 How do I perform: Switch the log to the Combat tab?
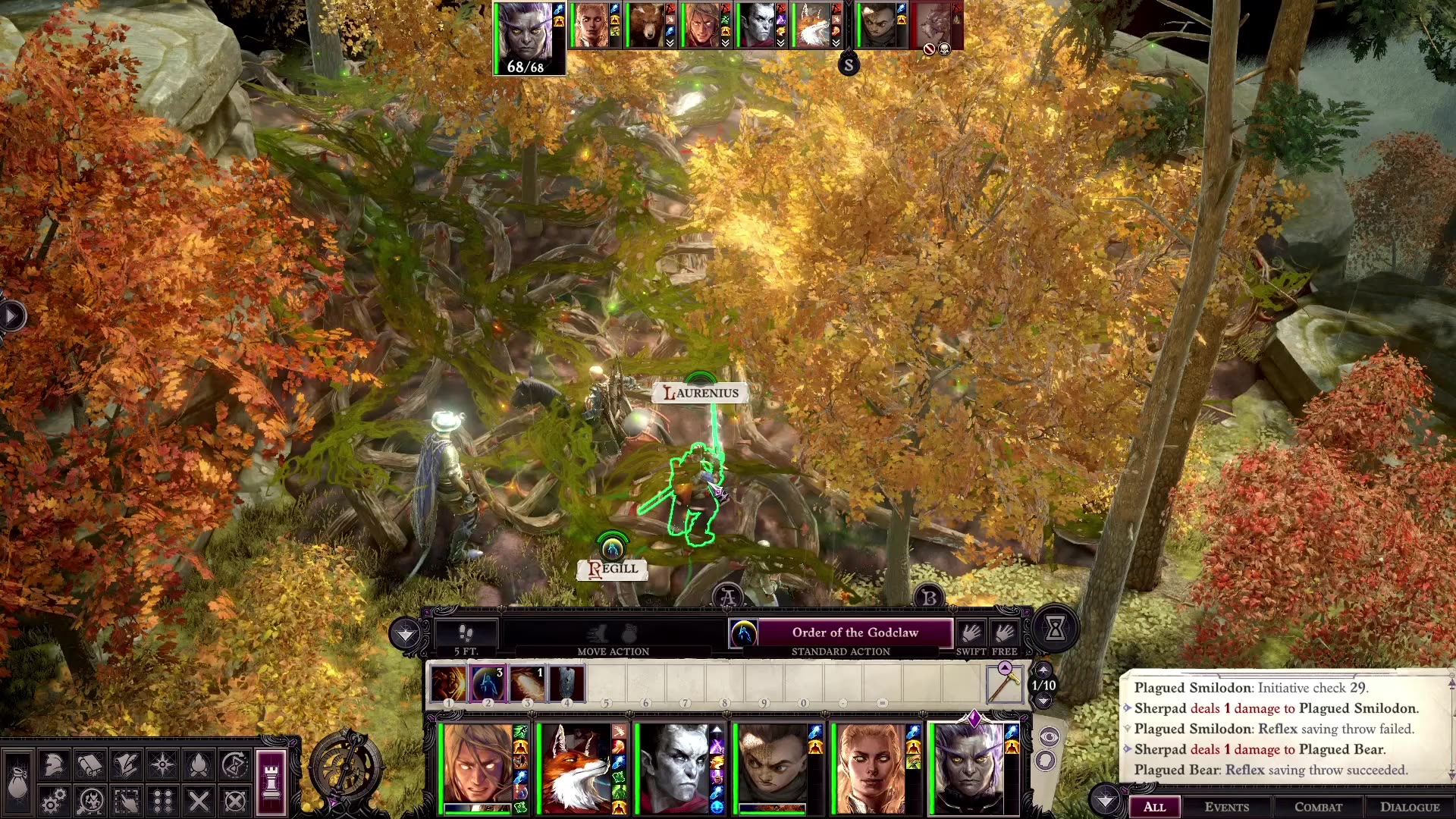(x=1317, y=807)
